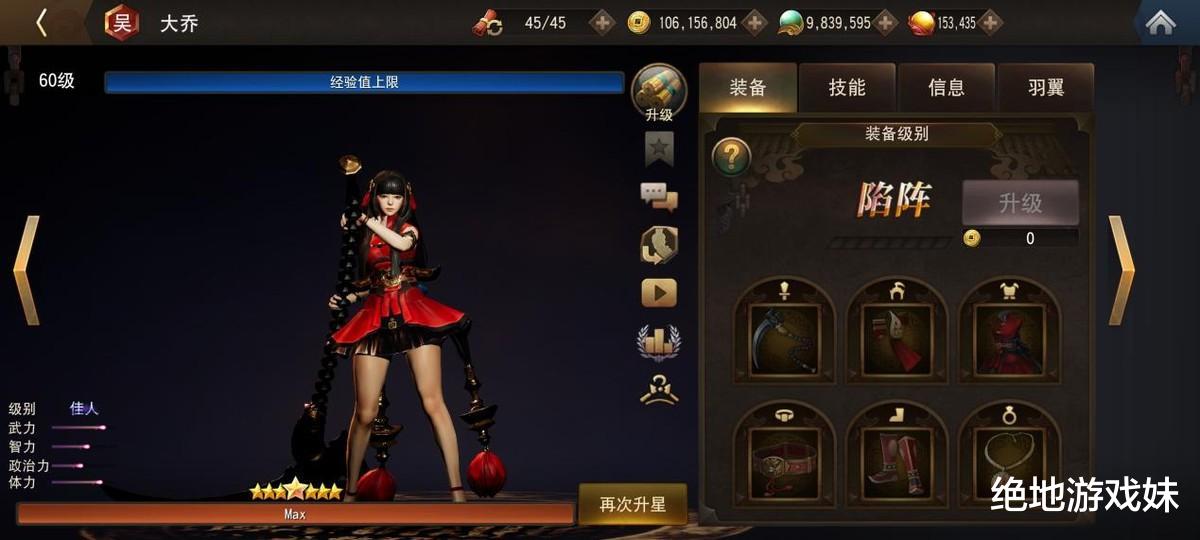Open the question mark help icon

point(732,157)
